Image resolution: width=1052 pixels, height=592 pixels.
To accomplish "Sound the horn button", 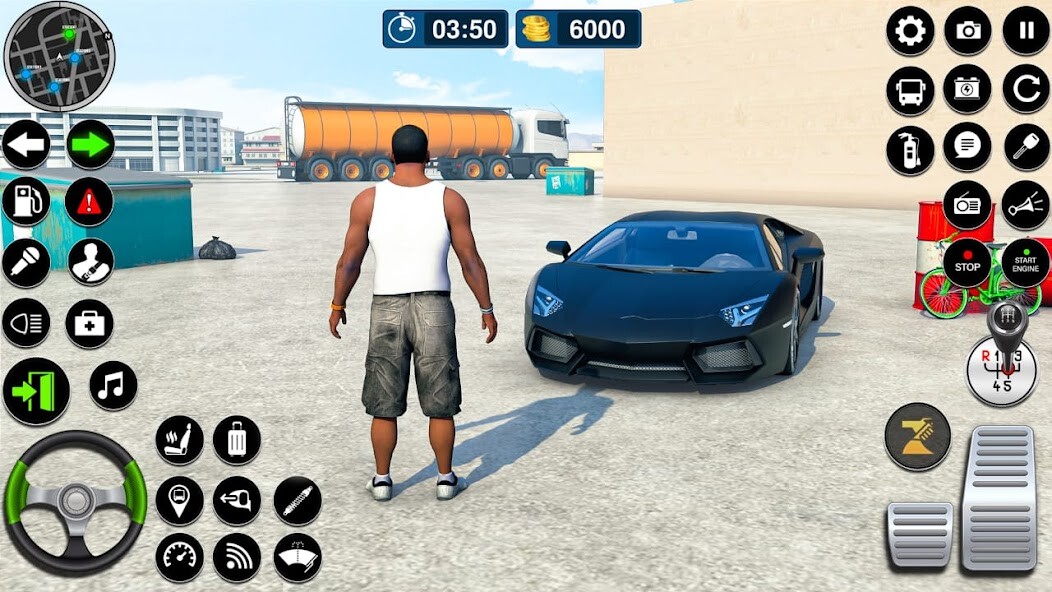I will click(1026, 204).
